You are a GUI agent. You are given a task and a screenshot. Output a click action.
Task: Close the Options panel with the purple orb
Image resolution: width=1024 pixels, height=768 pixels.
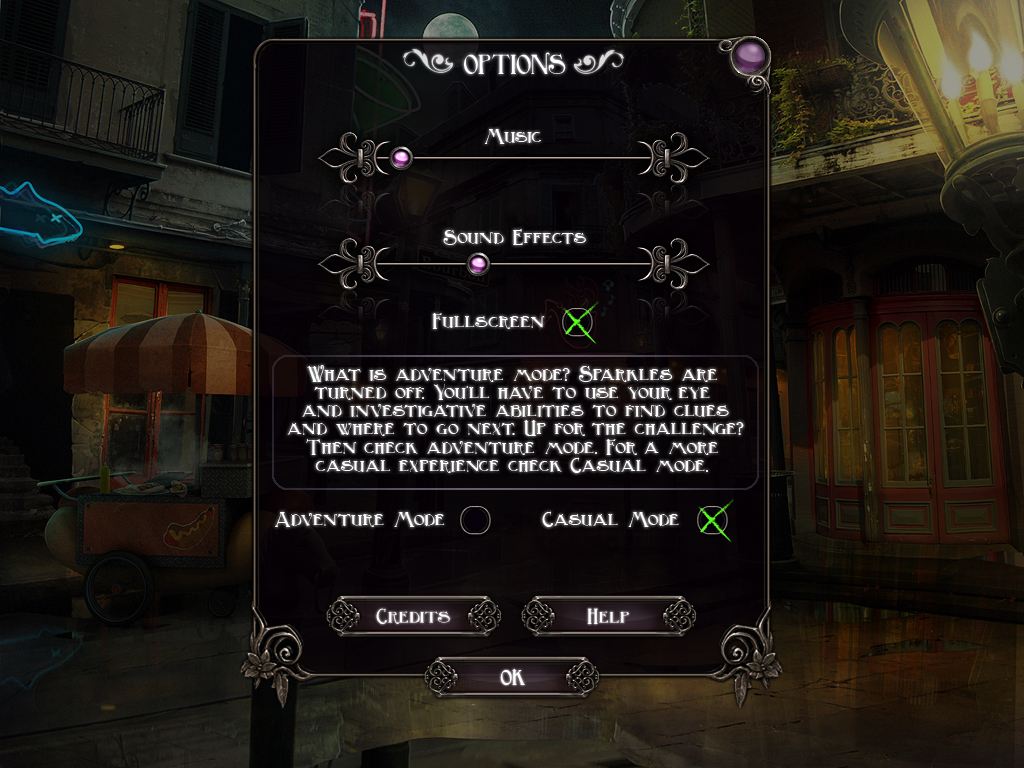coord(746,58)
